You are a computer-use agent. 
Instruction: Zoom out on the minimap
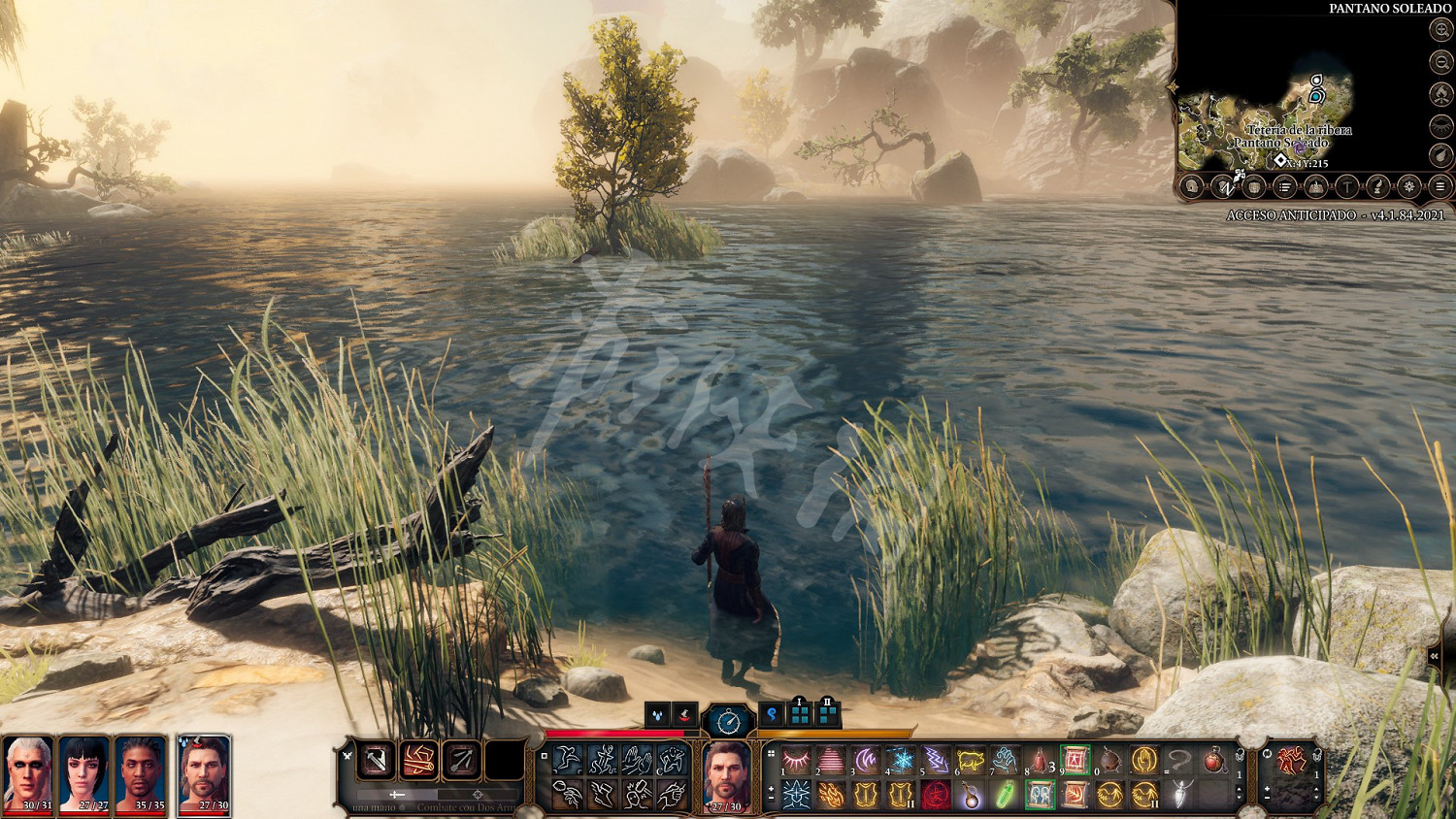point(1441,62)
